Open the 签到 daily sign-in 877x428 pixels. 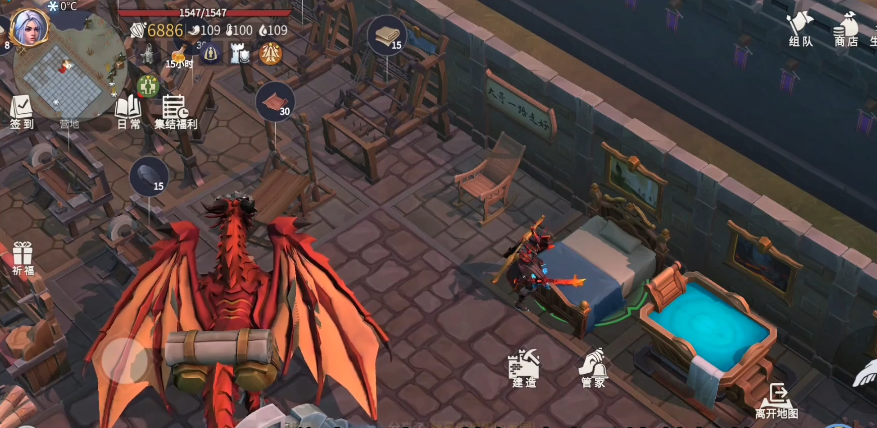coord(21,111)
